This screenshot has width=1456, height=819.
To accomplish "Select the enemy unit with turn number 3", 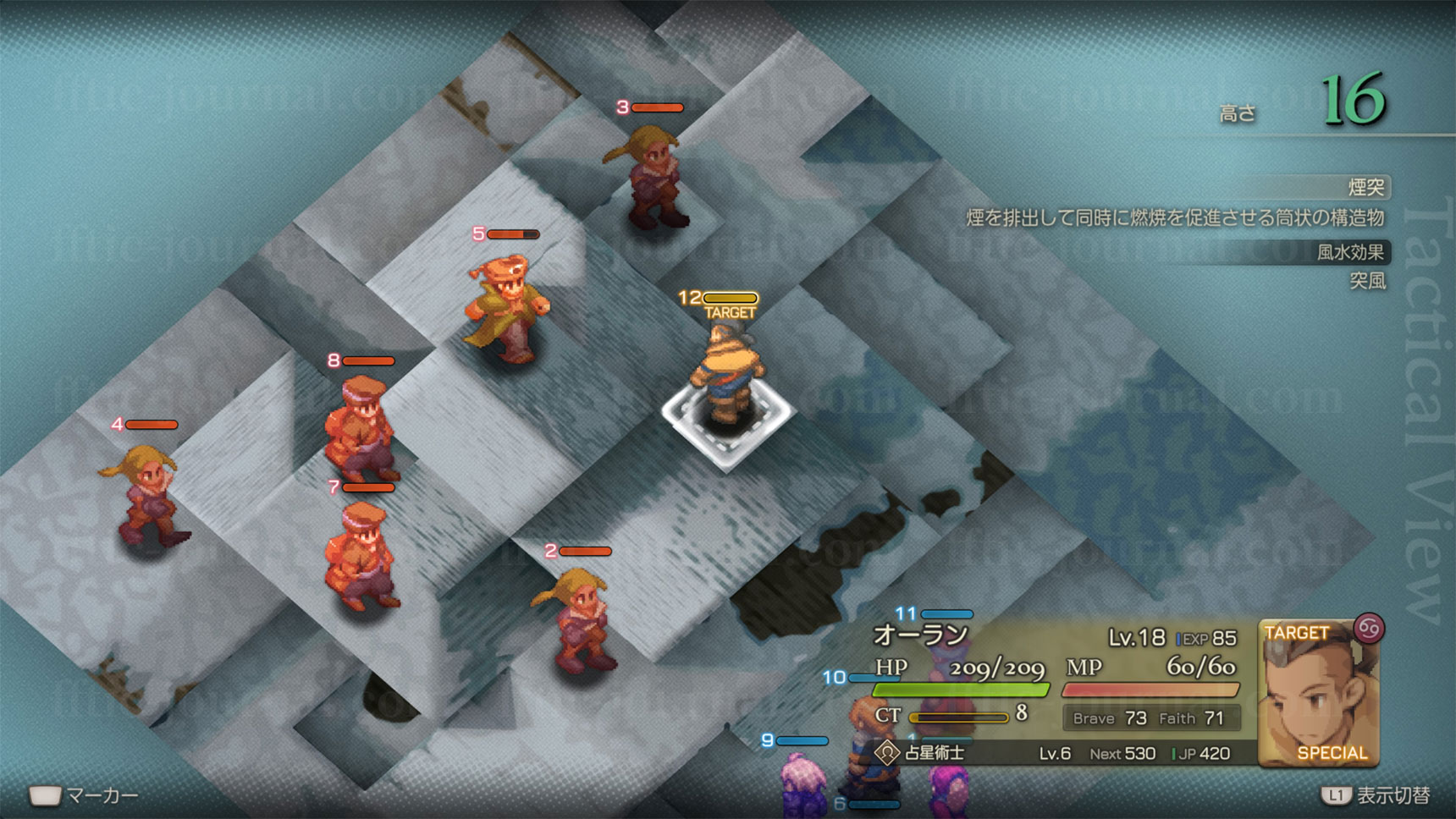I will [649, 178].
